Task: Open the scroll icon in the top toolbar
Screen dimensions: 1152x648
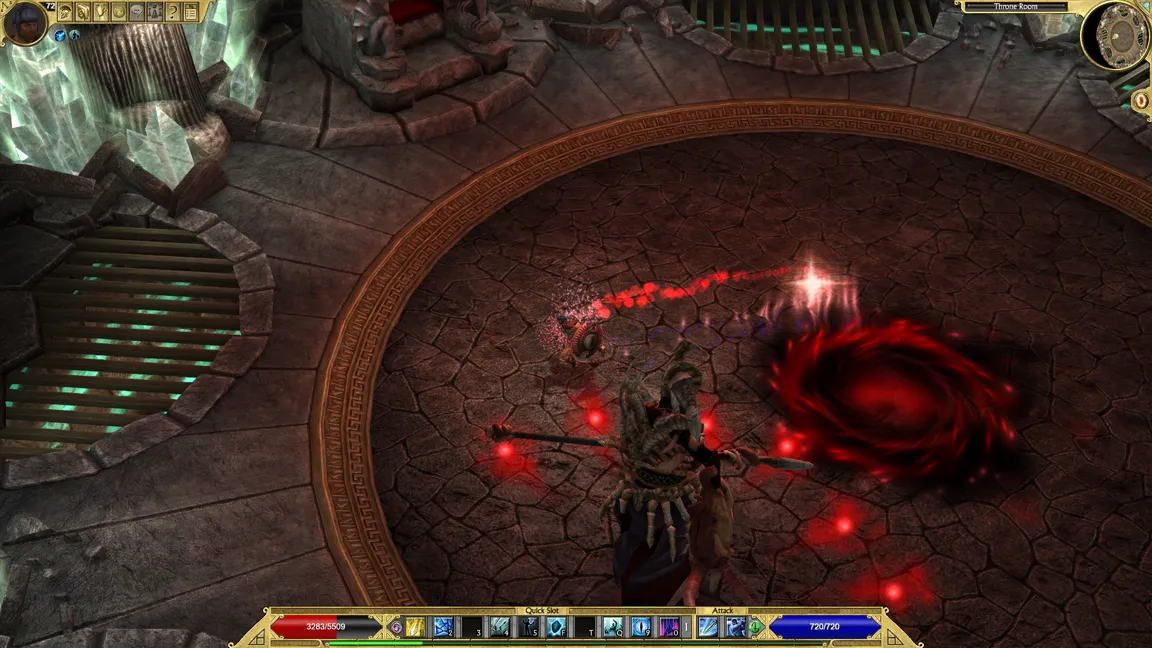Action: [83, 12]
